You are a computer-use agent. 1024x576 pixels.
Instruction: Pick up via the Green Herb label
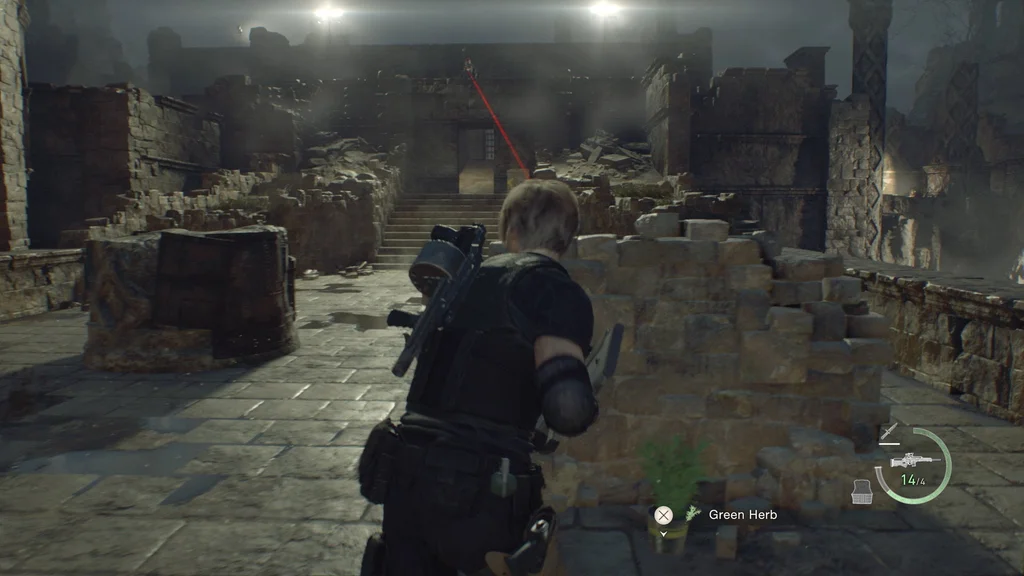tap(742, 515)
